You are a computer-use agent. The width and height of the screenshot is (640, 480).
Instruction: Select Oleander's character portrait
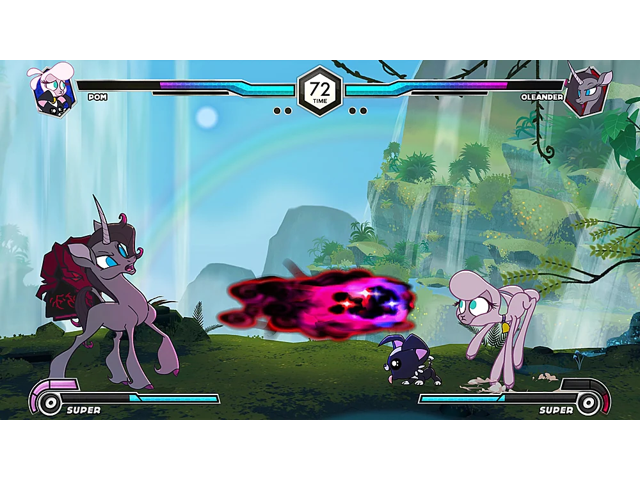585,93
